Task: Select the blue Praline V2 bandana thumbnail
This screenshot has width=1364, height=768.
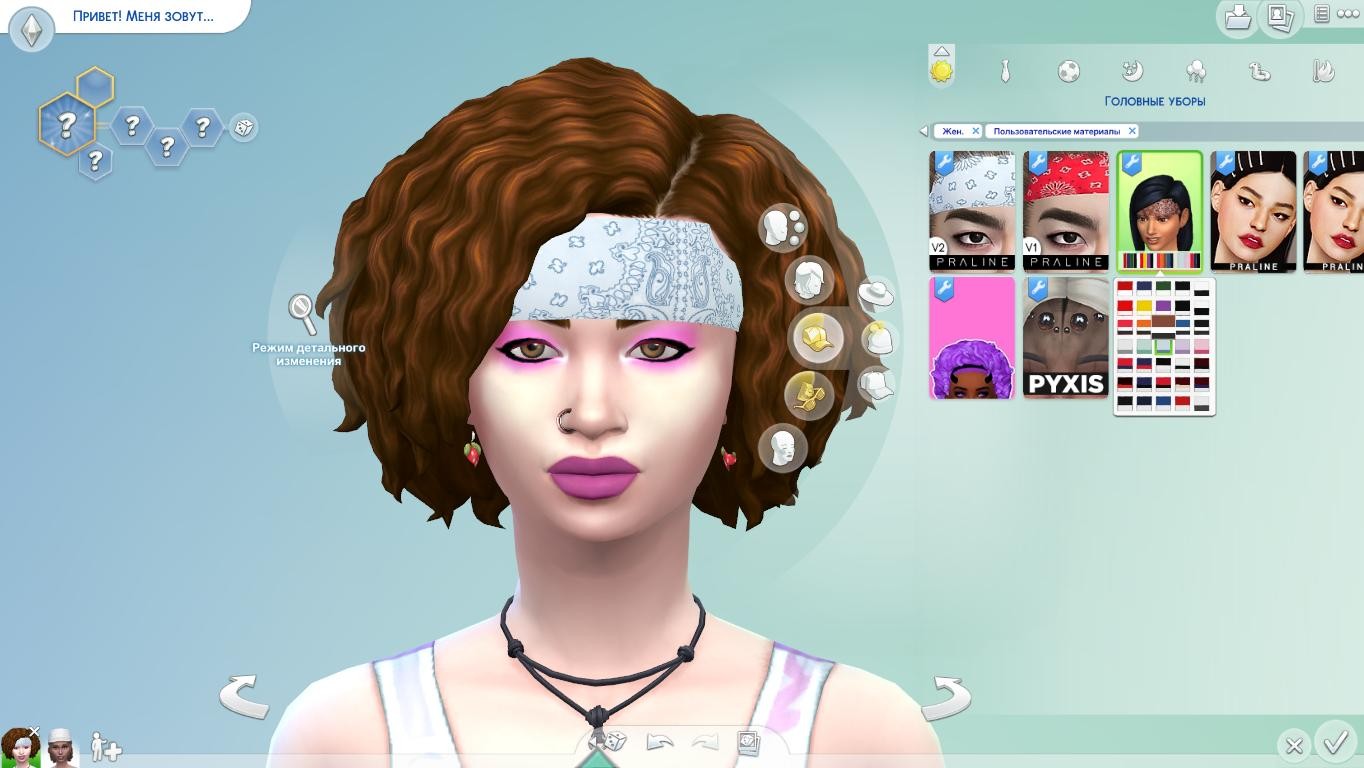Action: 972,211
